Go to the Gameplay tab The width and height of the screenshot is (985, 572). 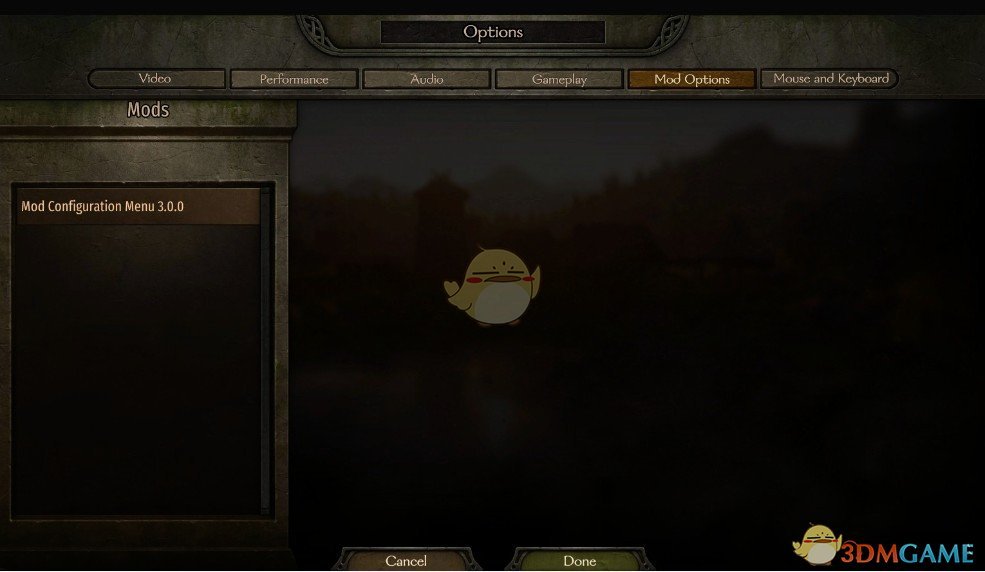click(559, 79)
